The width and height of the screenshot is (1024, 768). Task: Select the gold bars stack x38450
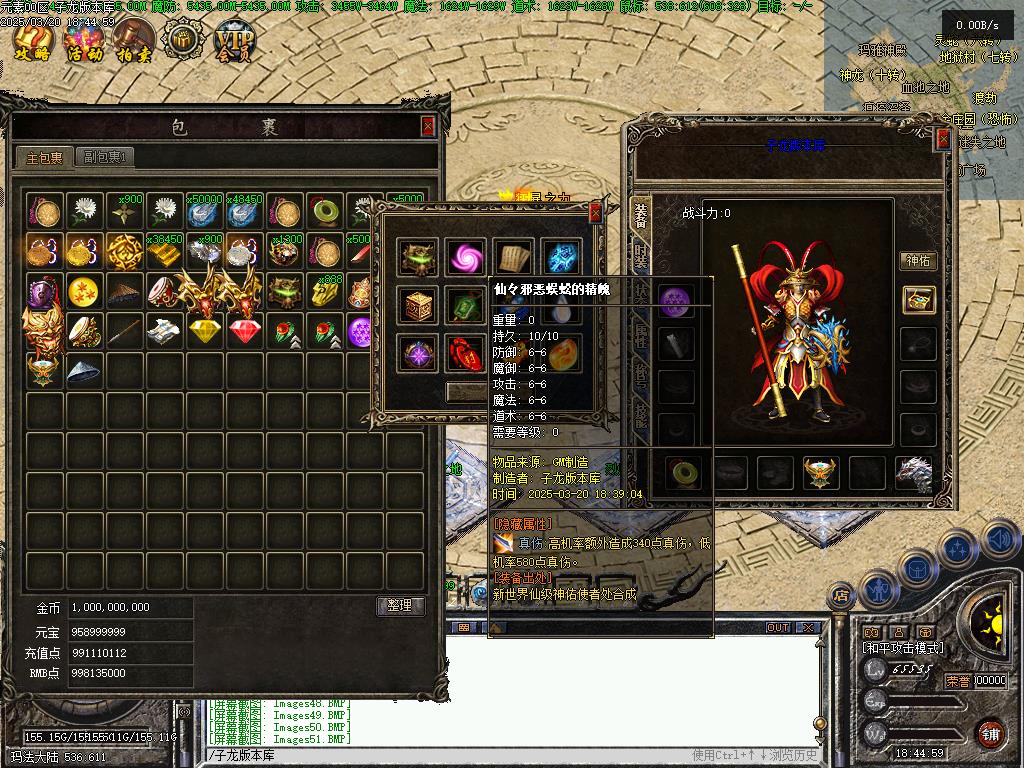click(x=165, y=251)
